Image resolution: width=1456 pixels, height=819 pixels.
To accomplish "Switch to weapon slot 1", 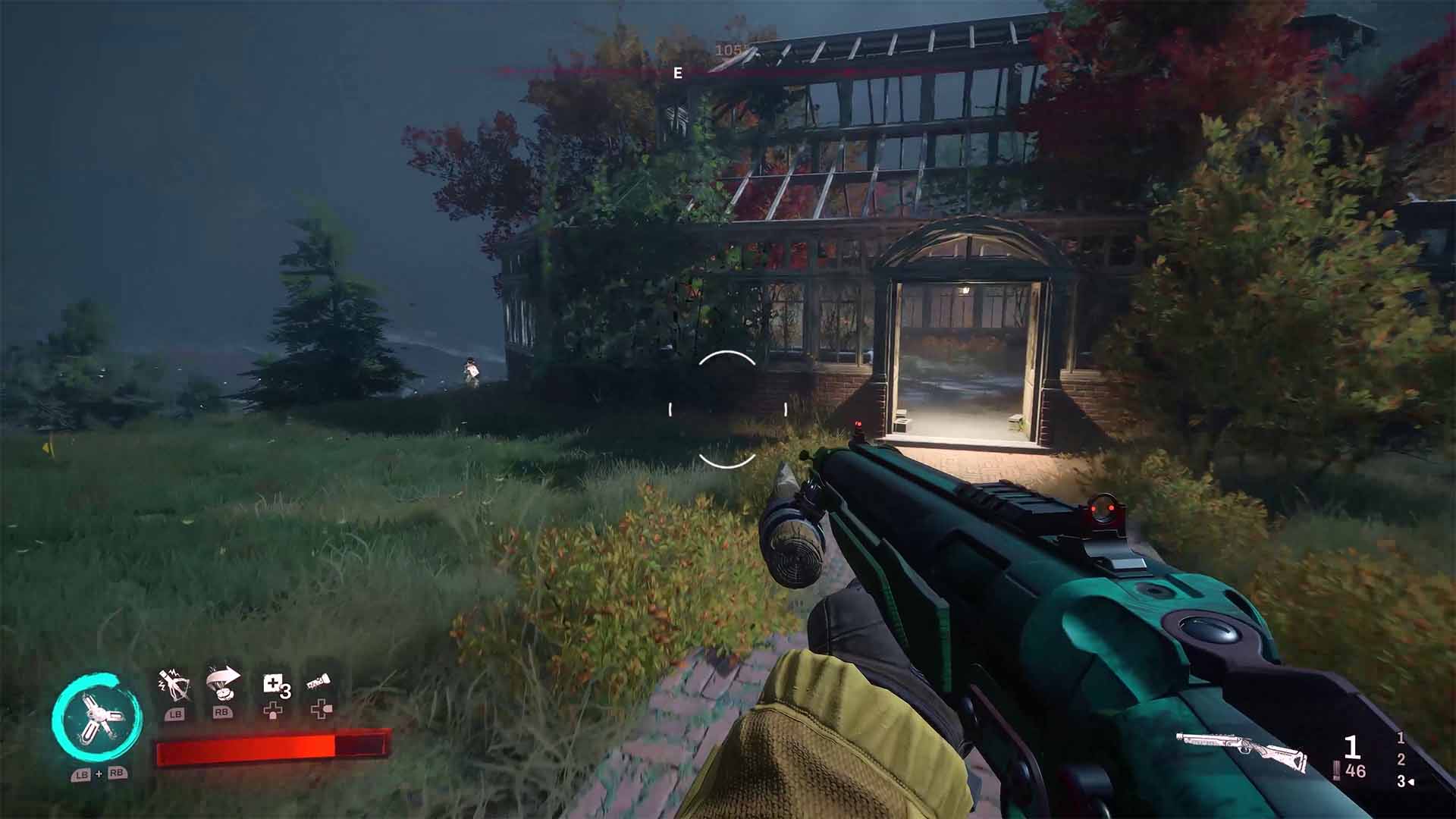I will click(x=1401, y=737).
